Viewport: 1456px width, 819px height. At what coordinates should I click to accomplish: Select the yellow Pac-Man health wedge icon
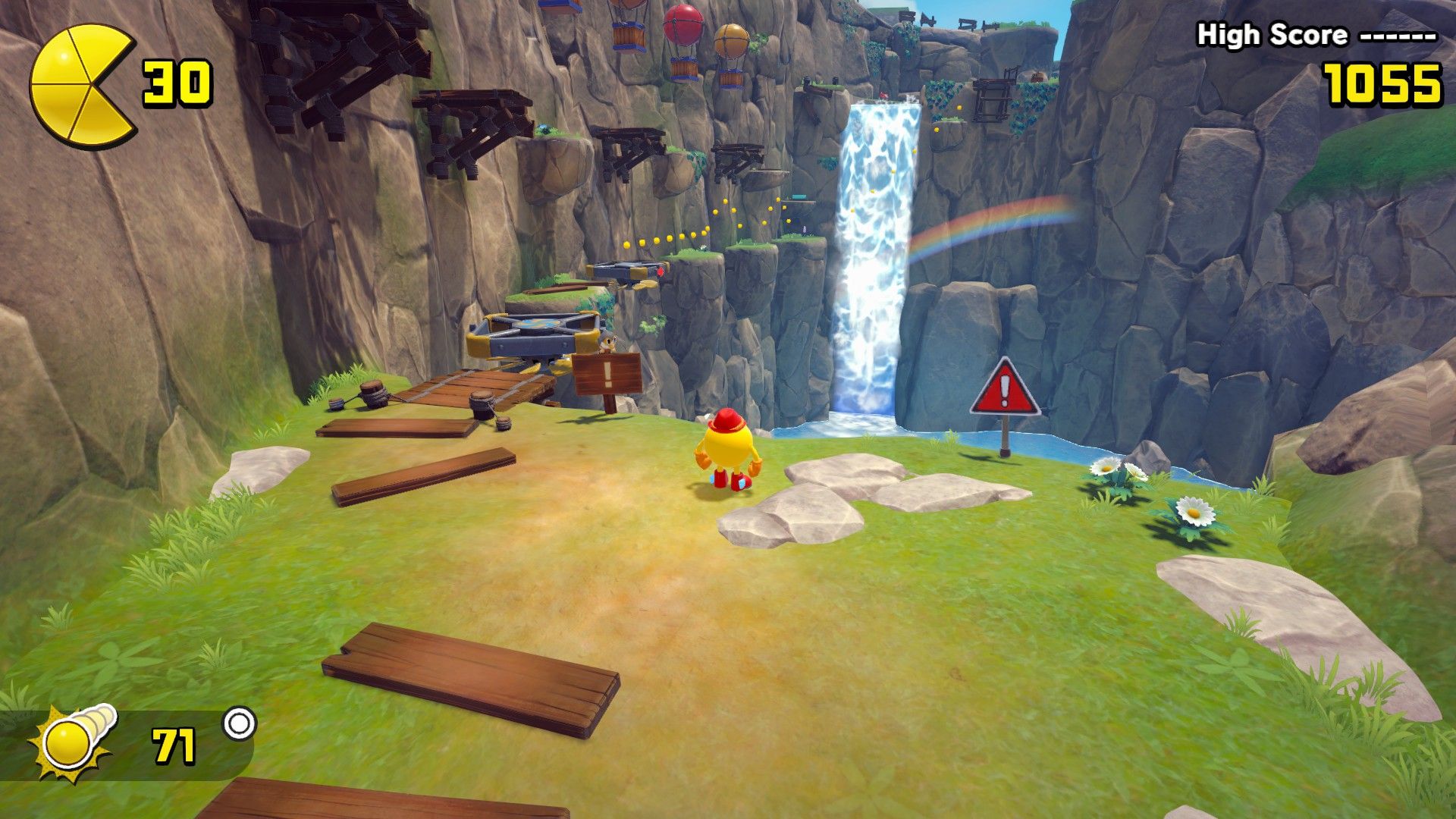pyautogui.click(x=82, y=84)
